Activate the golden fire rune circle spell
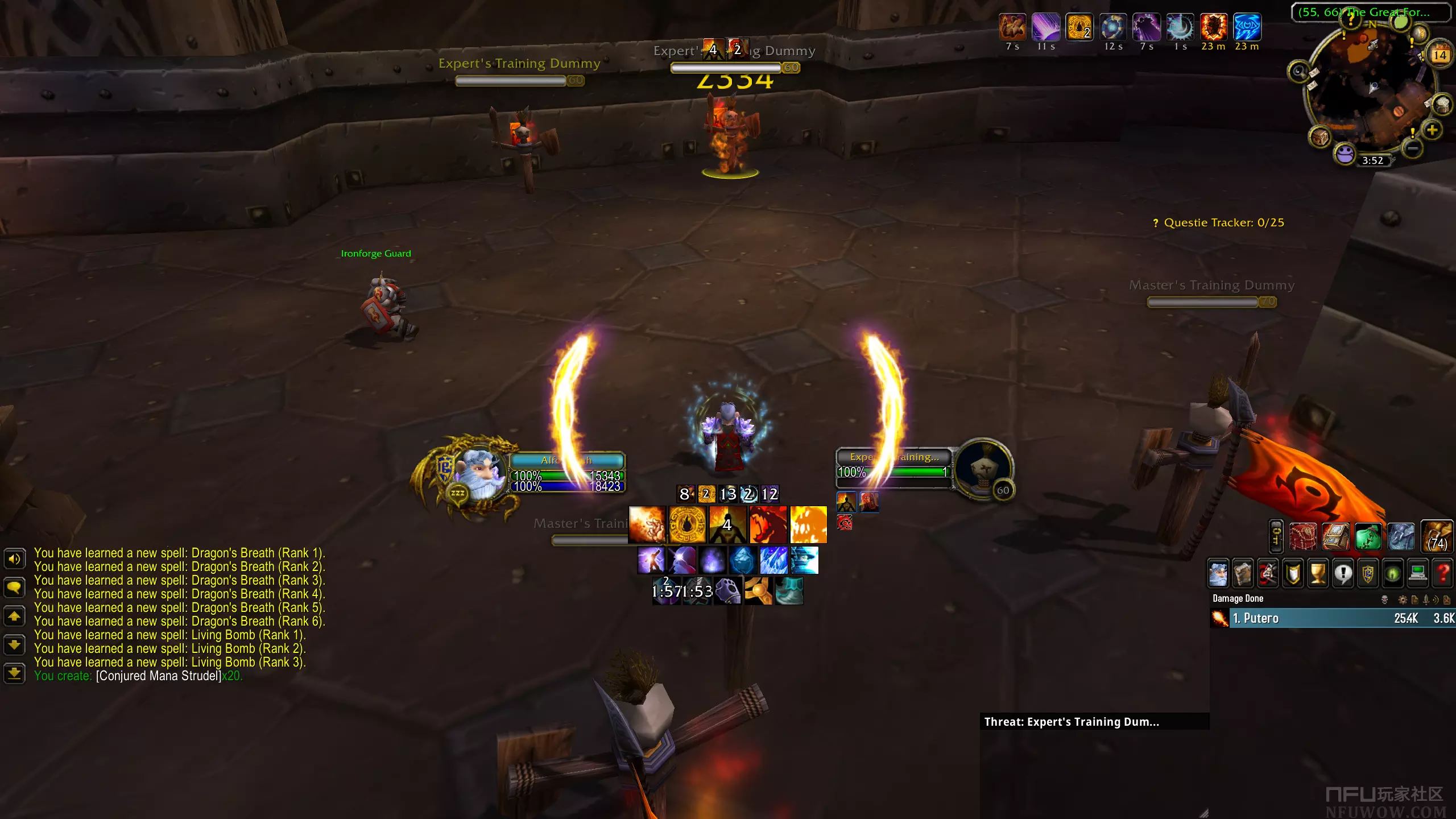Image resolution: width=1456 pixels, height=819 pixels. 687,524
